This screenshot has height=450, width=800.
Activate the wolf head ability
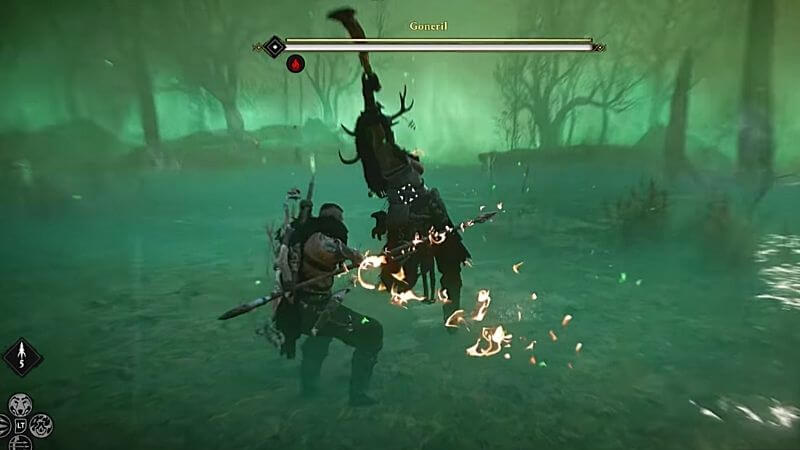pos(20,405)
